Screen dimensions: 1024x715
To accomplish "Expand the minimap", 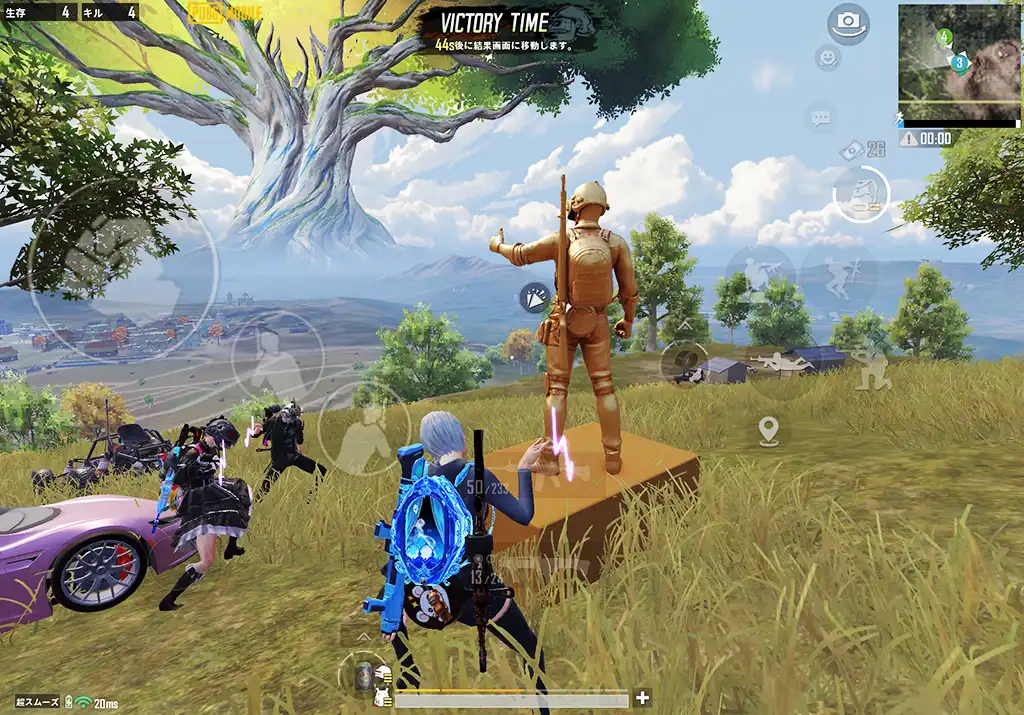I will click(958, 64).
